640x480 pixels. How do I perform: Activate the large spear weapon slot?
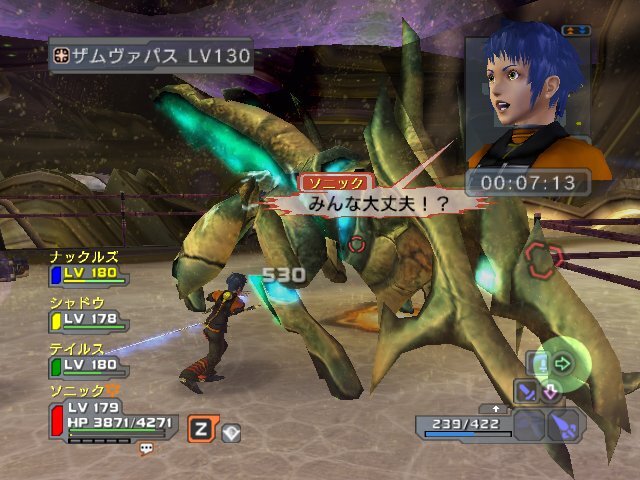[562, 426]
